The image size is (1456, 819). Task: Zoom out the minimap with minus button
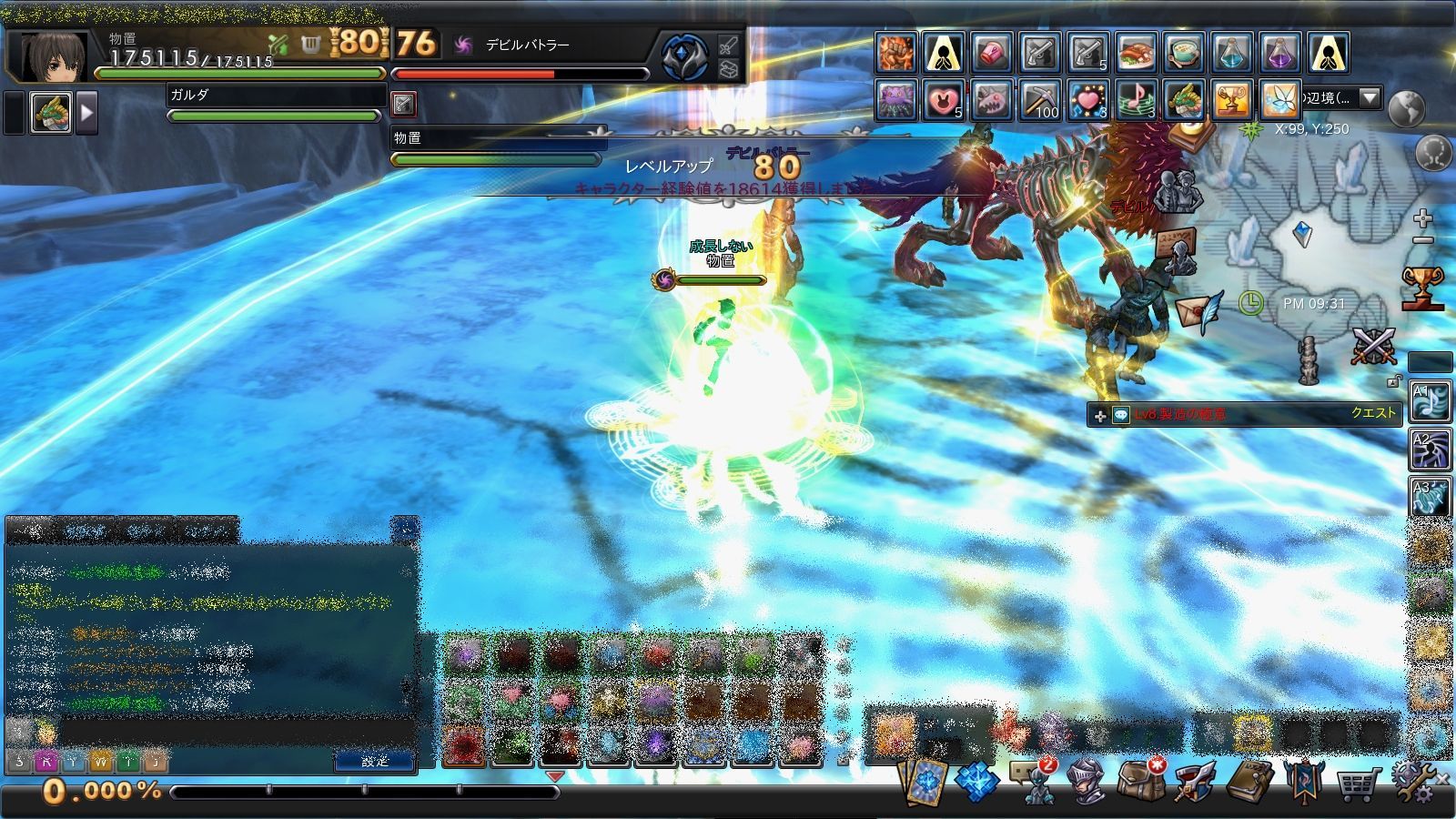click(1422, 240)
